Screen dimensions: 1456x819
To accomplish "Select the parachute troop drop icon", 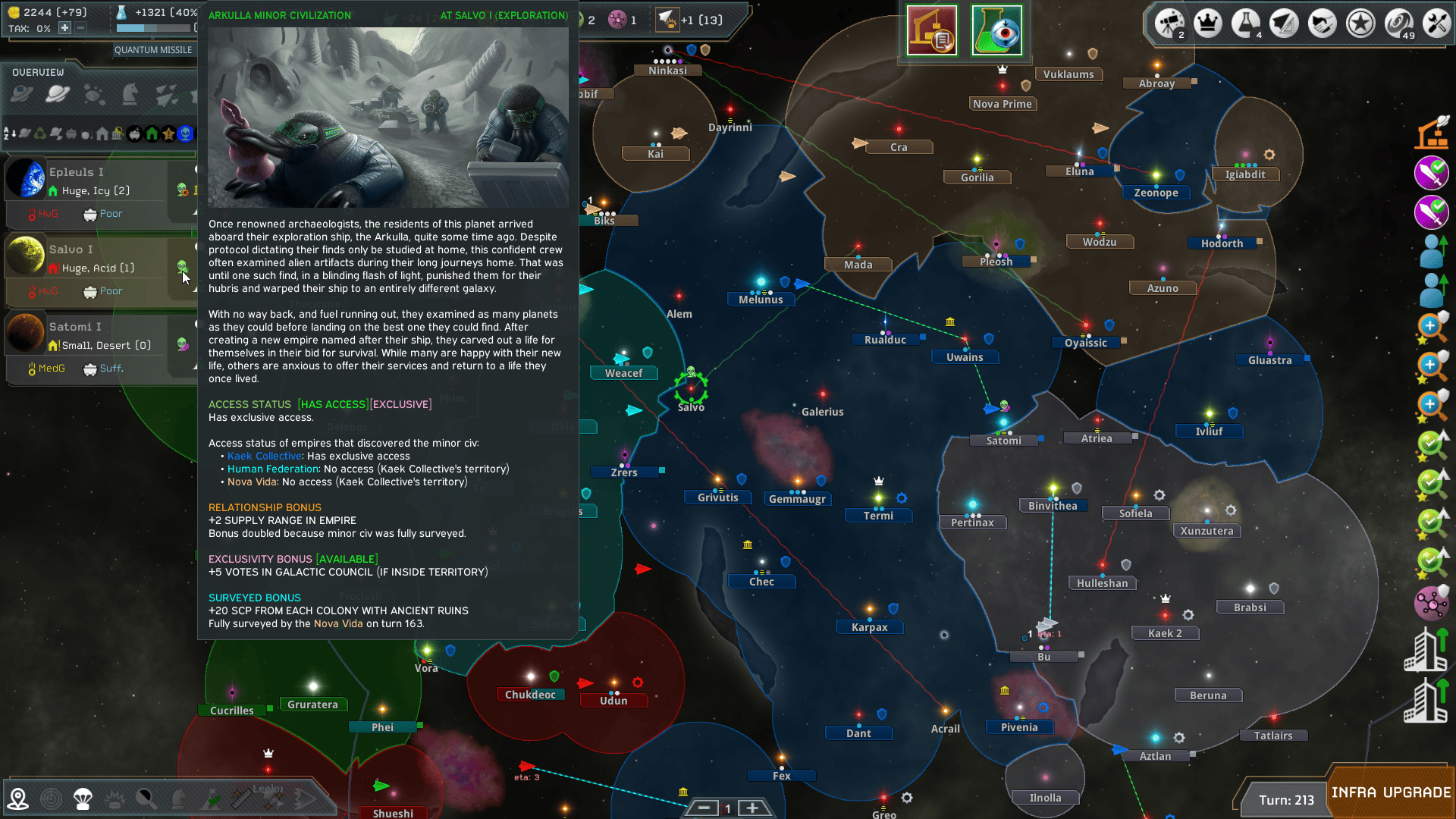I will point(83,798).
